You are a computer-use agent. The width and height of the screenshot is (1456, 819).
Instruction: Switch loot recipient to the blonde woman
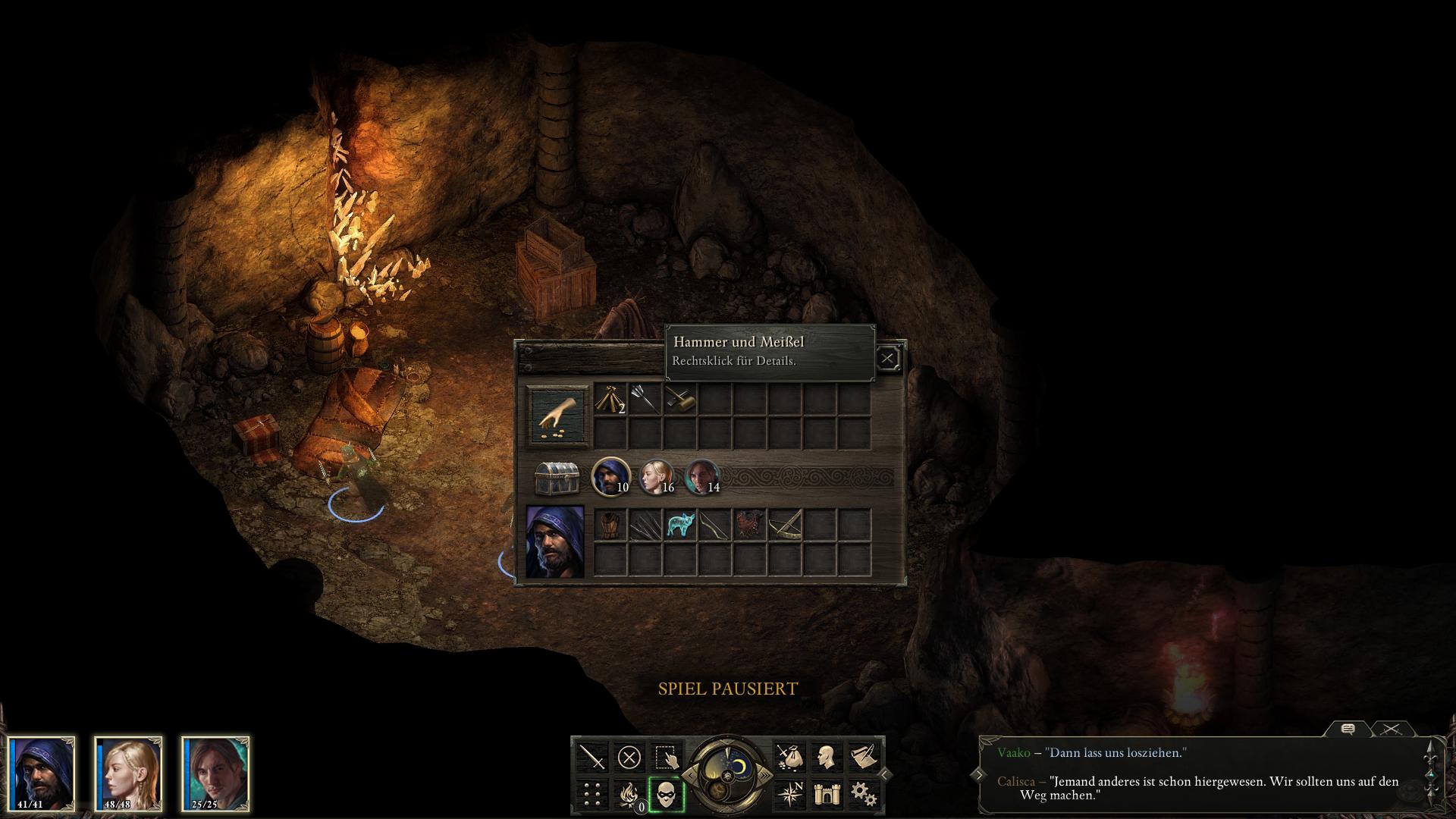(x=656, y=477)
